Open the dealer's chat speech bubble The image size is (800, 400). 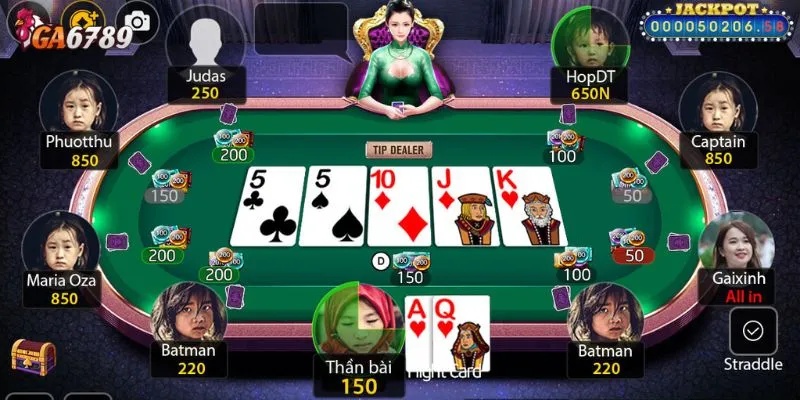pyautogui.click(x=300, y=28)
